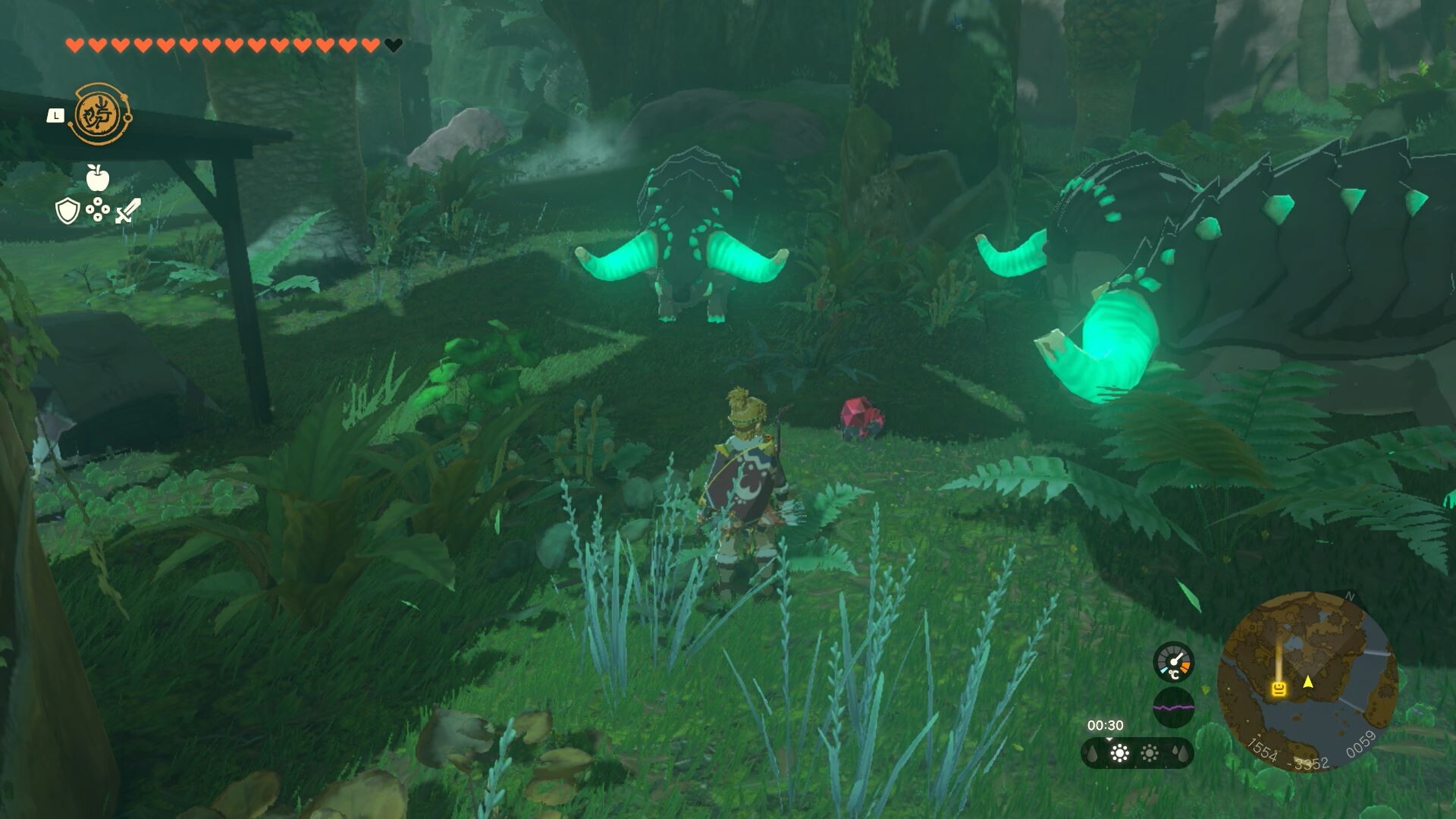
Task: Open the apple materials quick-select
Action: click(98, 178)
